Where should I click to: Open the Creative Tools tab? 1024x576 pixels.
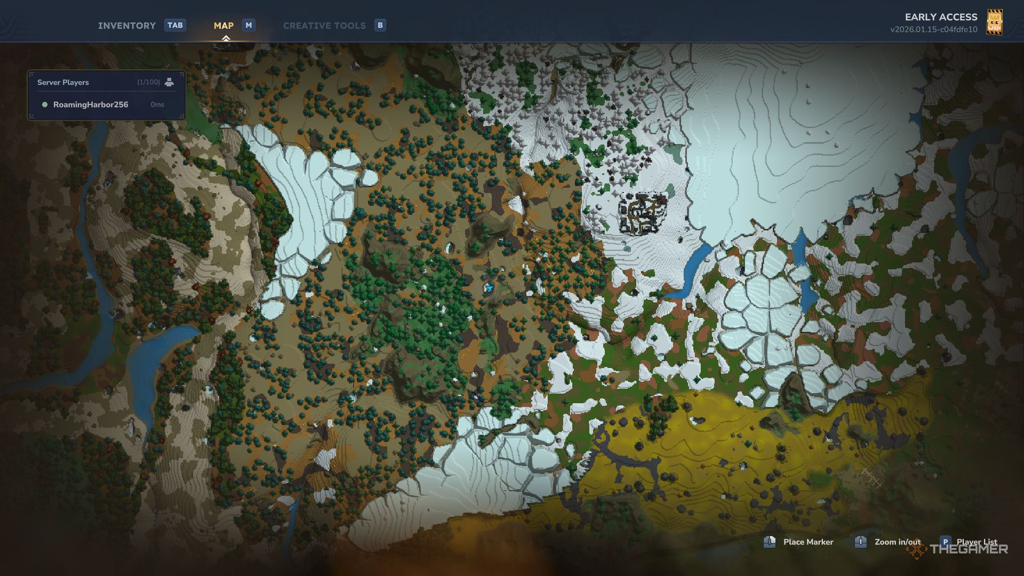click(x=324, y=25)
